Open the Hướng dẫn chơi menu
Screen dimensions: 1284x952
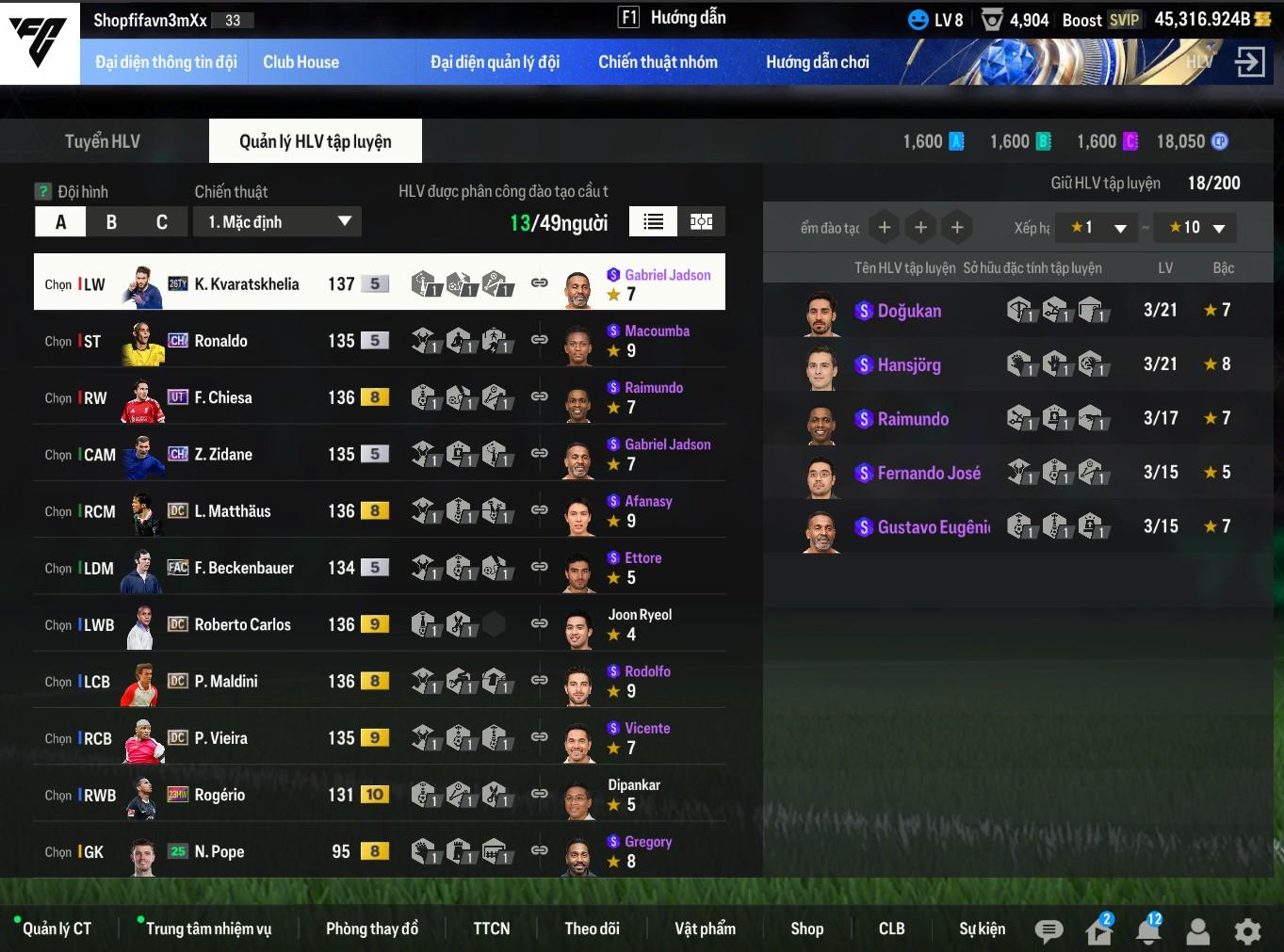[817, 62]
